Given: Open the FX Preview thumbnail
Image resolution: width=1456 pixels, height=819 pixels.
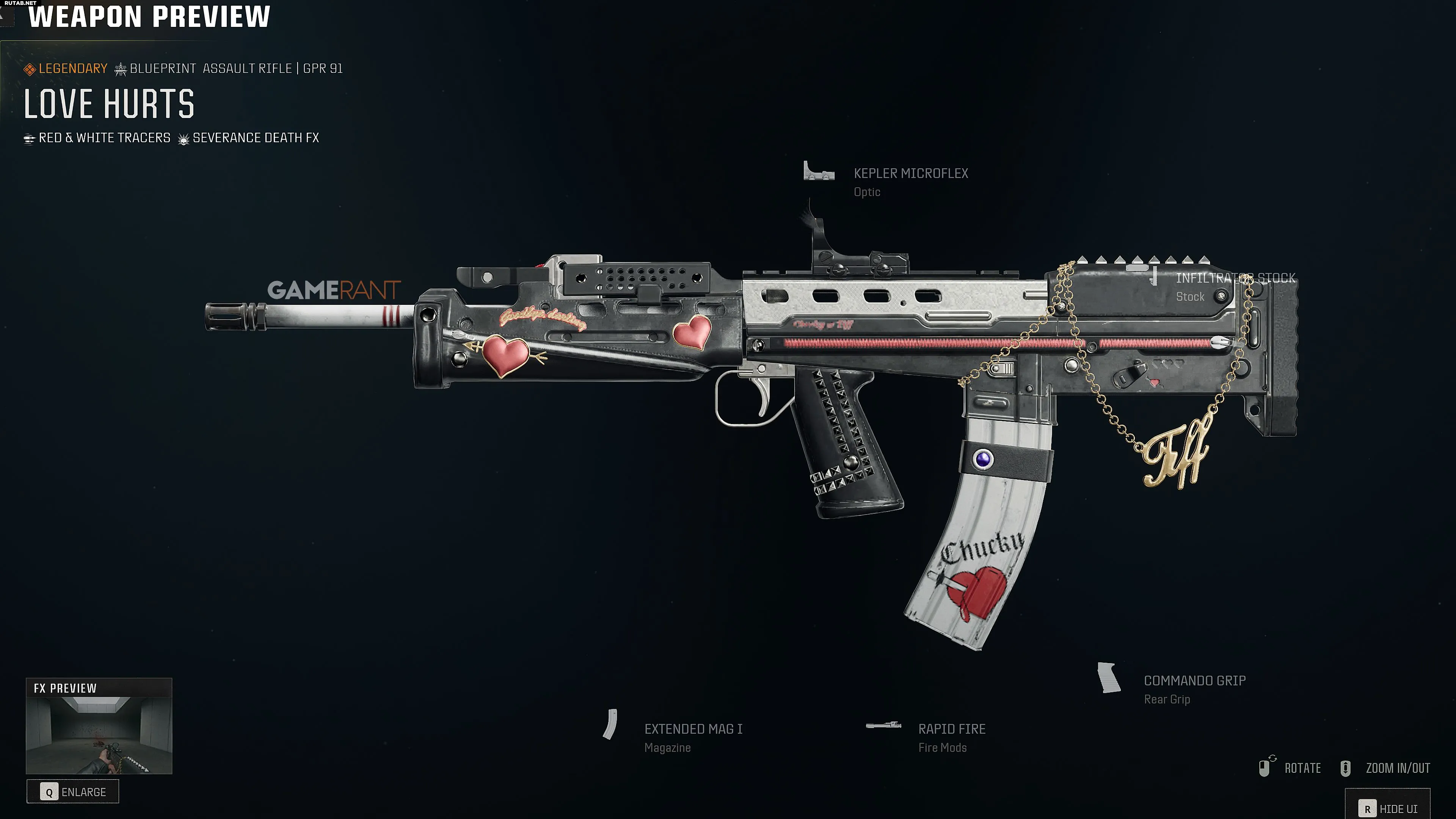Looking at the screenshot, I should coord(99,734).
